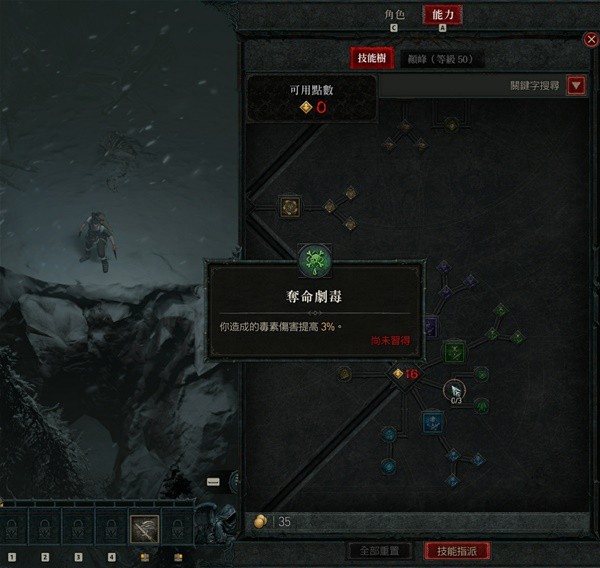Switch to the 角色 character tab
Viewport: 600px width, 568px height.
(x=395, y=15)
